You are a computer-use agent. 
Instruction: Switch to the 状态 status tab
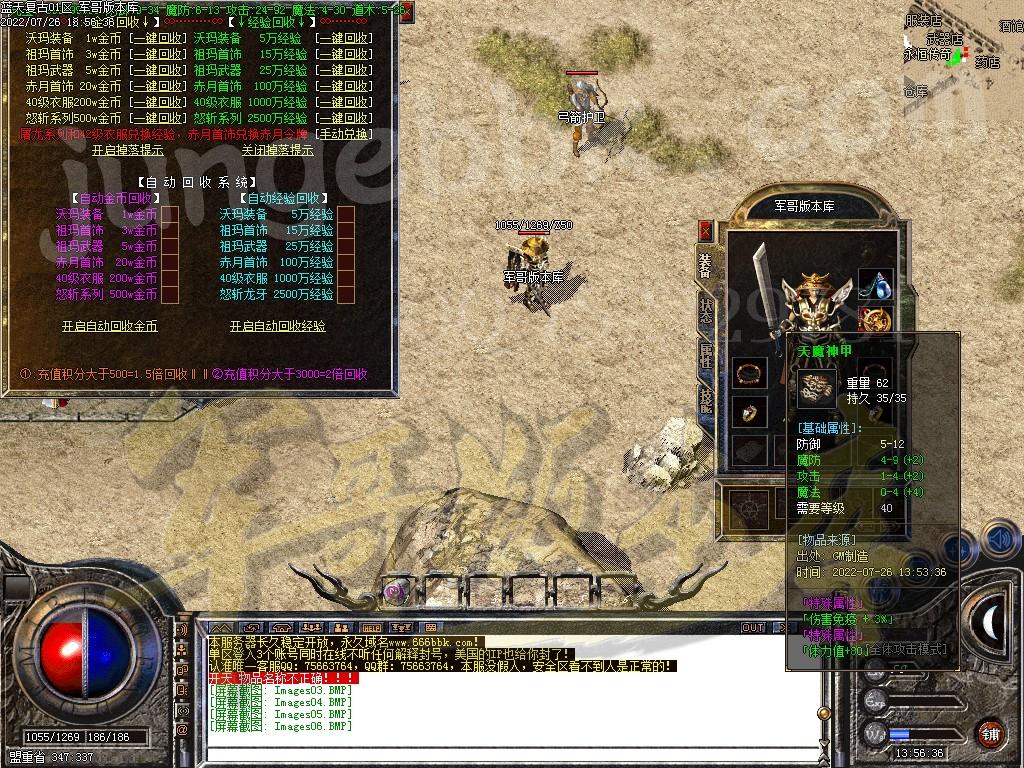tap(706, 311)
